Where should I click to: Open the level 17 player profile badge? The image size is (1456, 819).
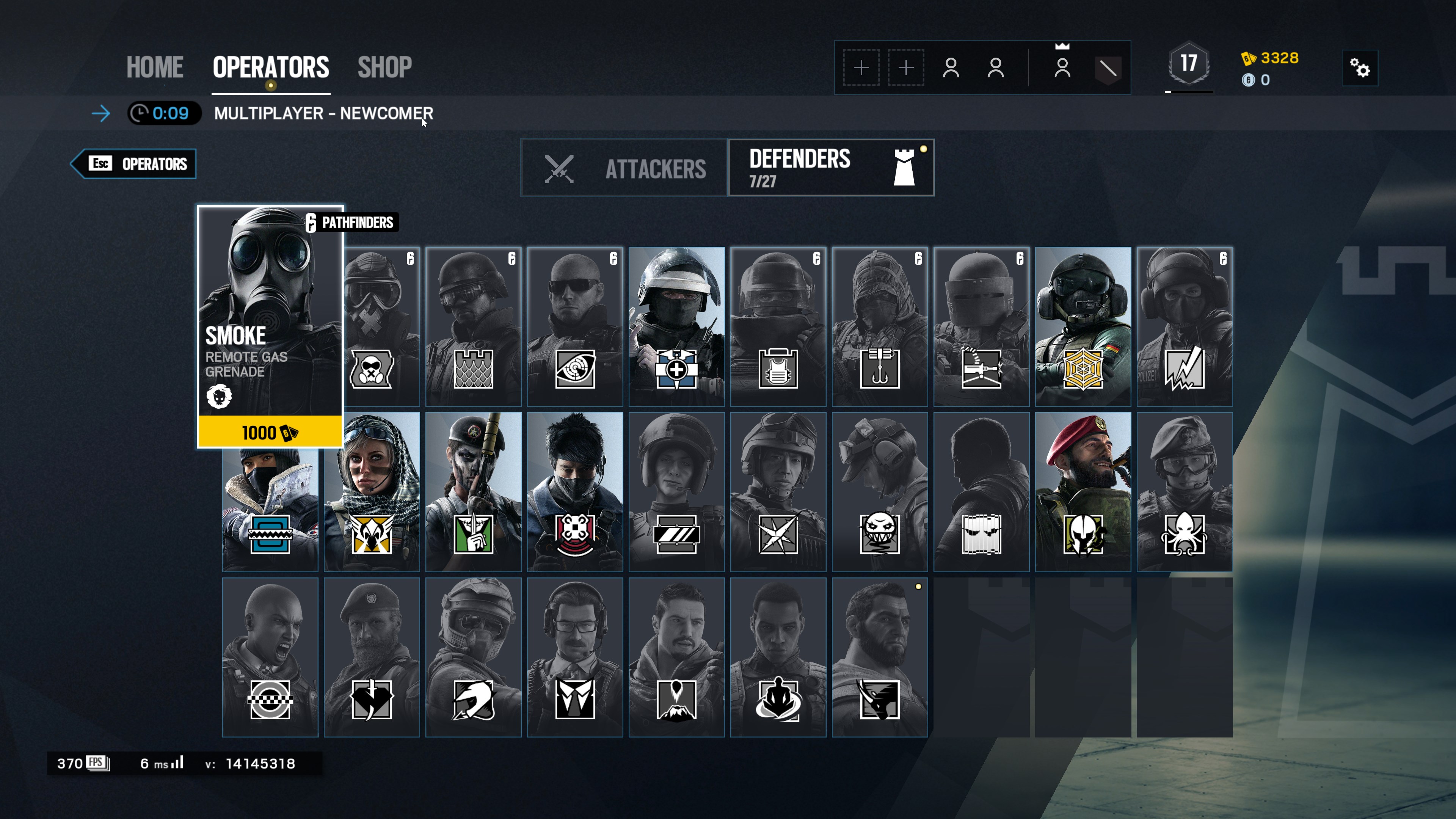1189,64
